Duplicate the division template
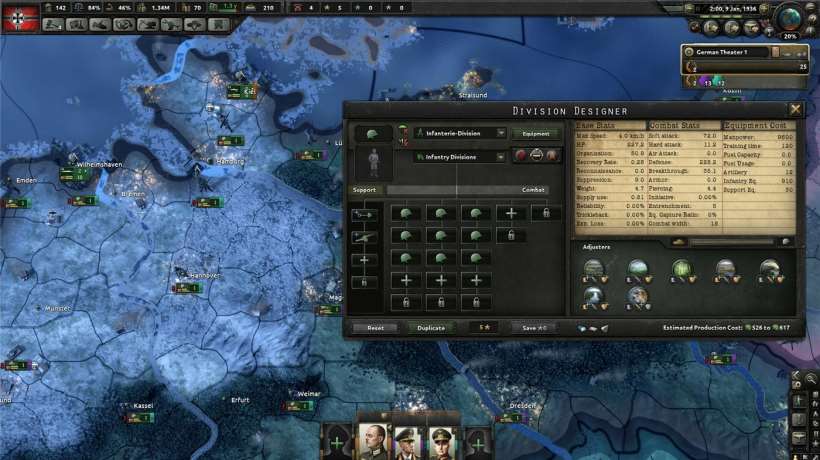820x460 pixels. tap(431, 327)
